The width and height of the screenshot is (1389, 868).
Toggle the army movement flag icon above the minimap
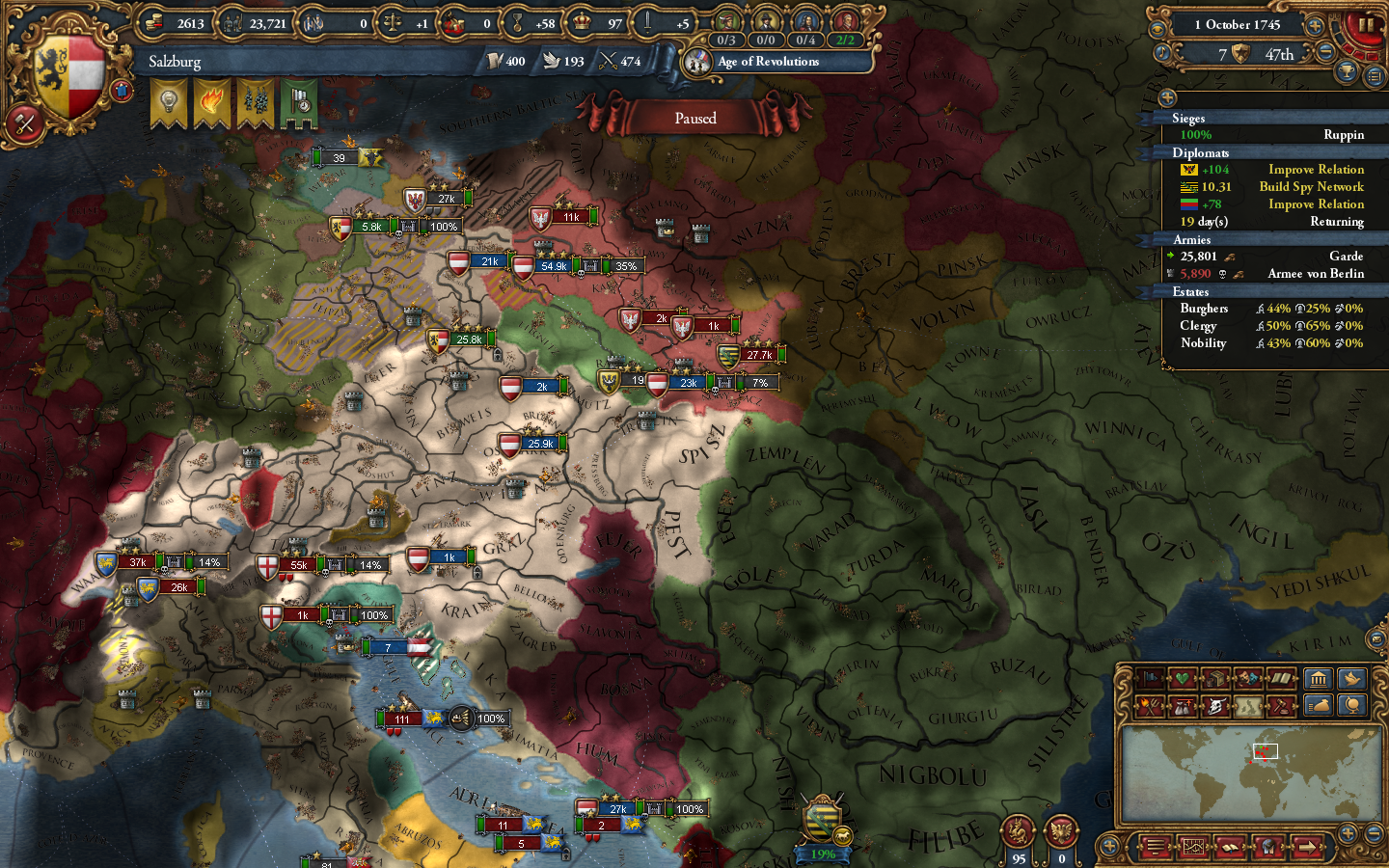coord(1150,678)
